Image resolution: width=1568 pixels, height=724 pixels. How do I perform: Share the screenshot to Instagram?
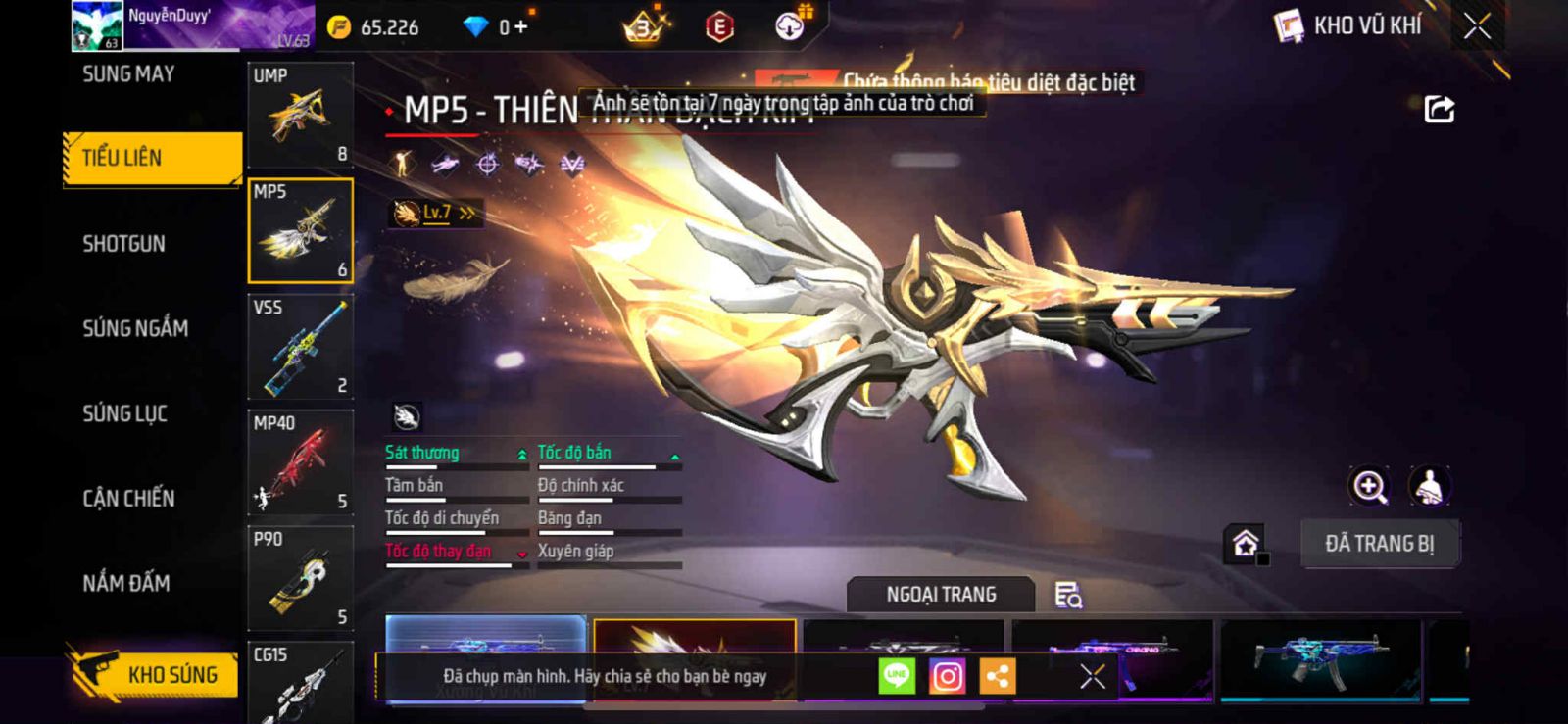pos(947,676)
